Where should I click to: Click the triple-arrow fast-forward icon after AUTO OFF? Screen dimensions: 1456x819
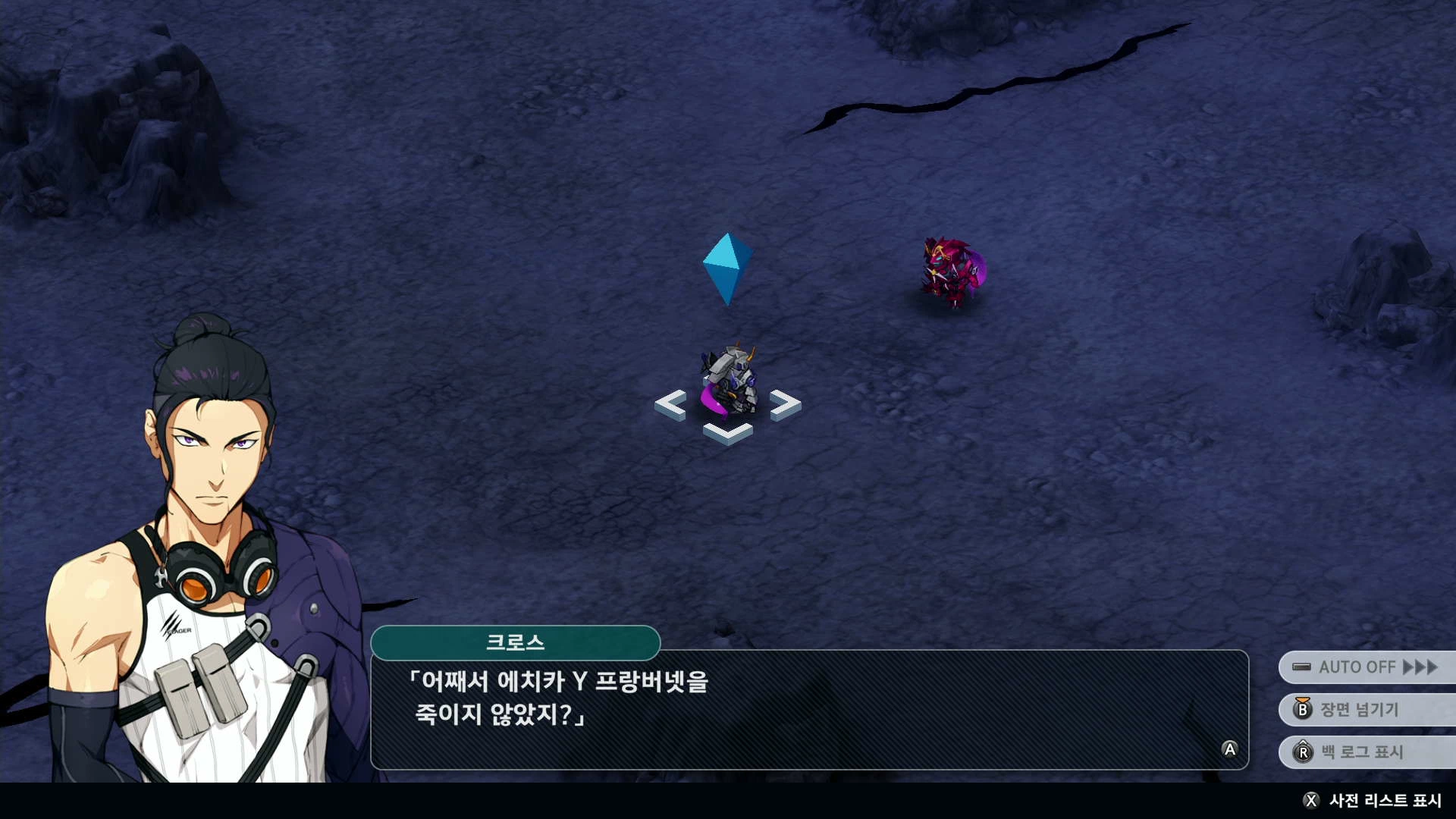point(1417,667)
